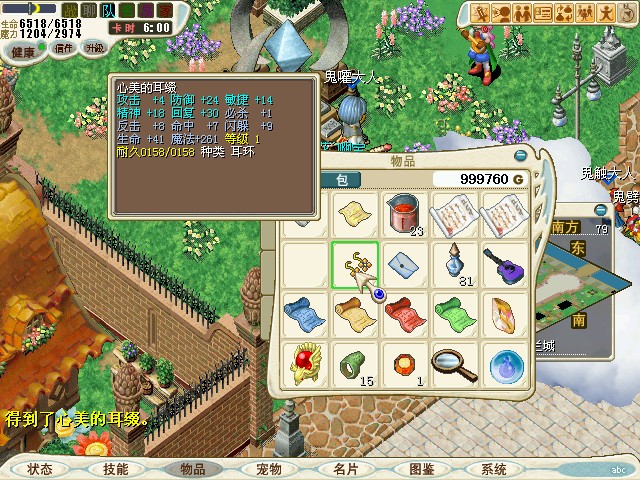Open the 状态 status menu
640x480 pixels.
[40, 468]
